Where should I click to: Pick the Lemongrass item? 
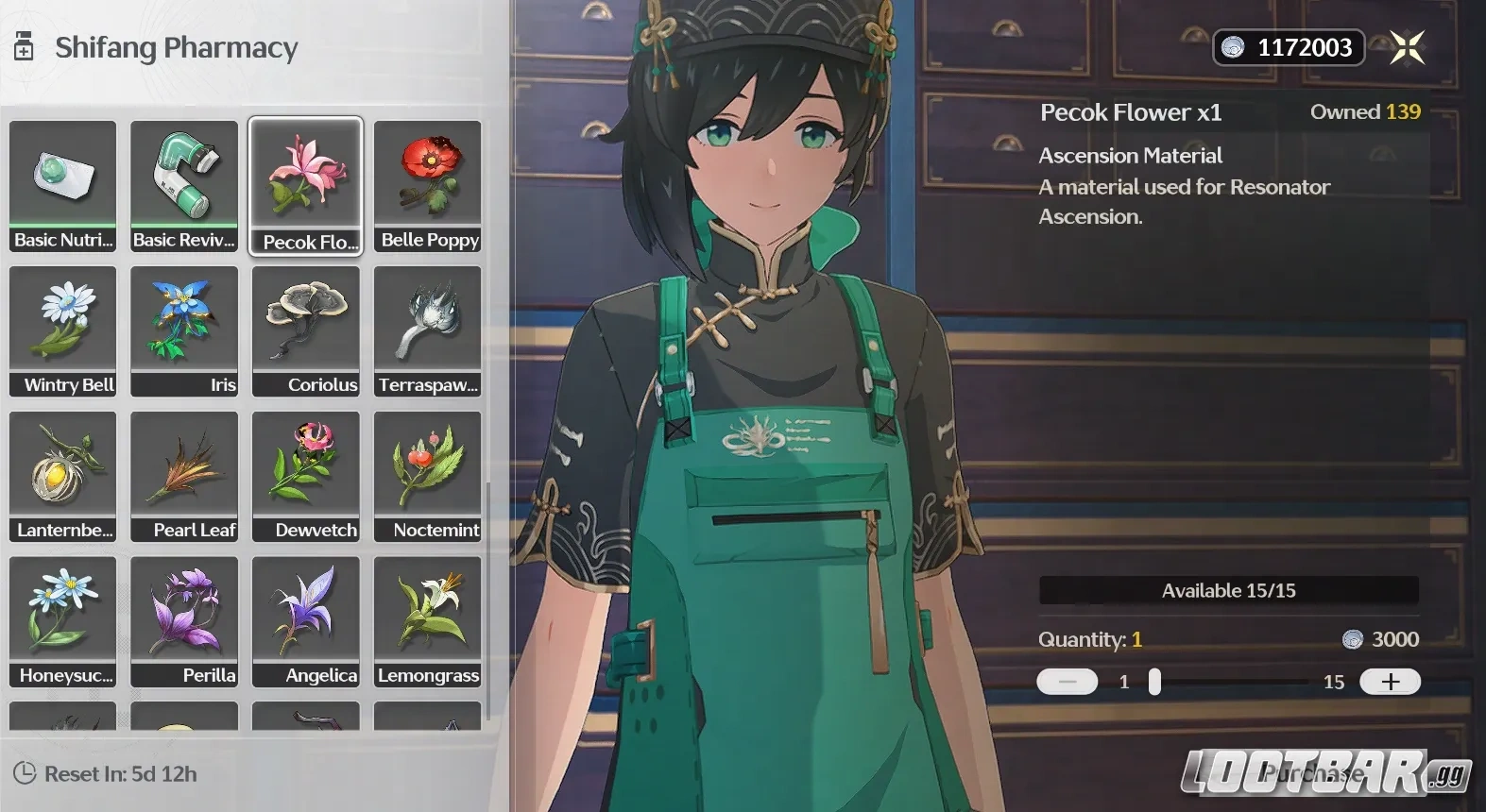point(427,621)
